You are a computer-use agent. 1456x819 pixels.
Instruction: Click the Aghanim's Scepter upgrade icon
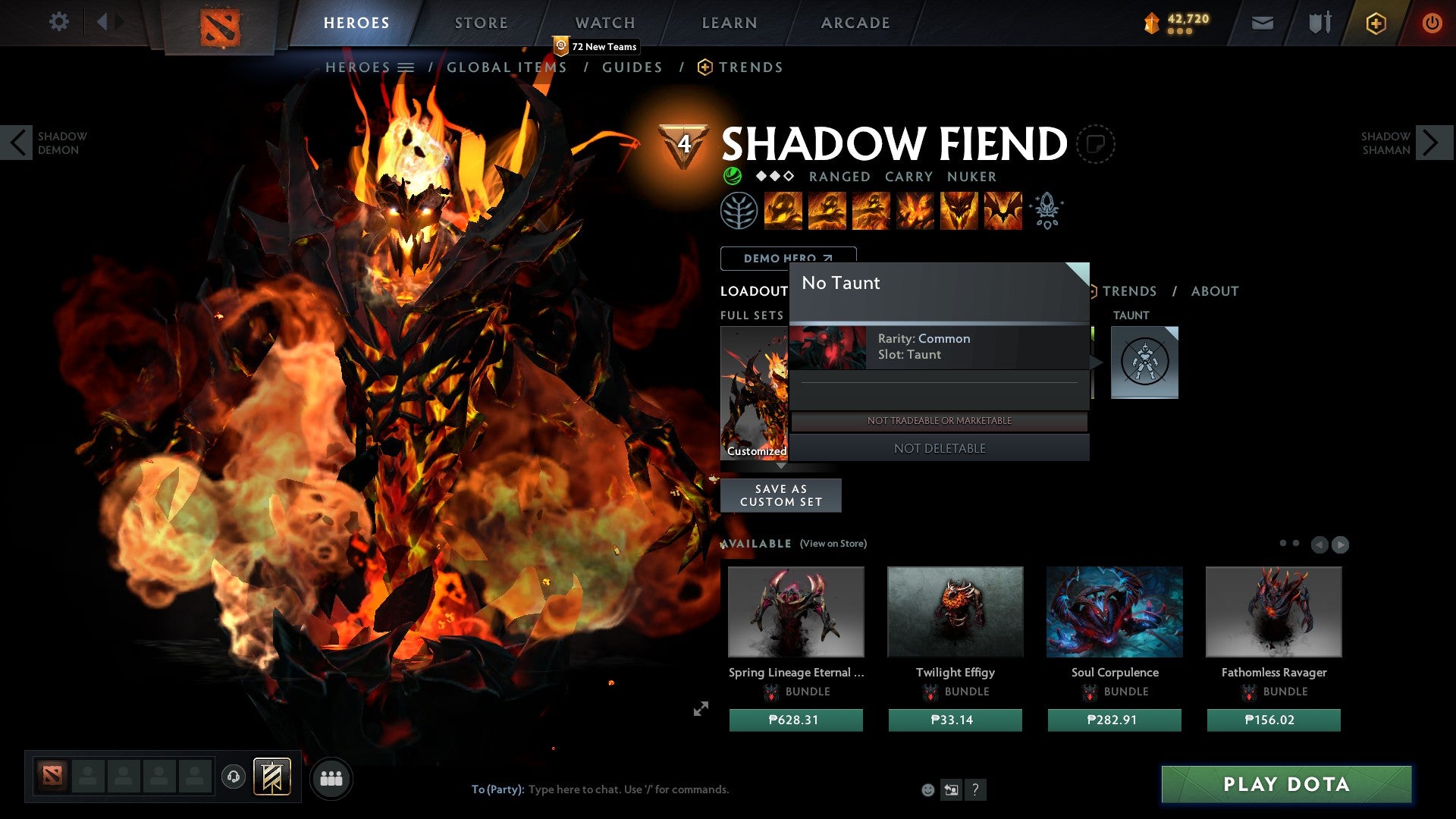1046,211
